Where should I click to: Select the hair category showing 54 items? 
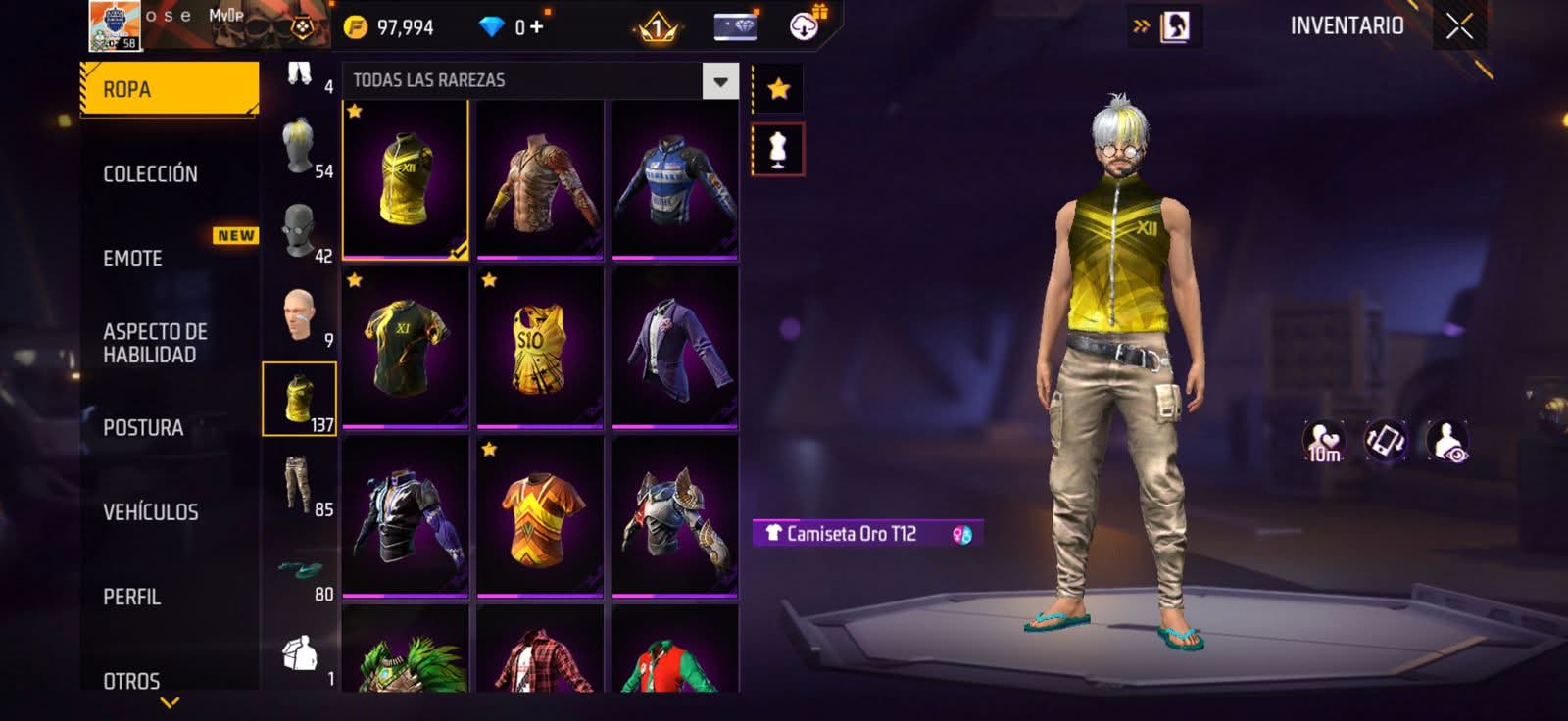click(300, 147)
